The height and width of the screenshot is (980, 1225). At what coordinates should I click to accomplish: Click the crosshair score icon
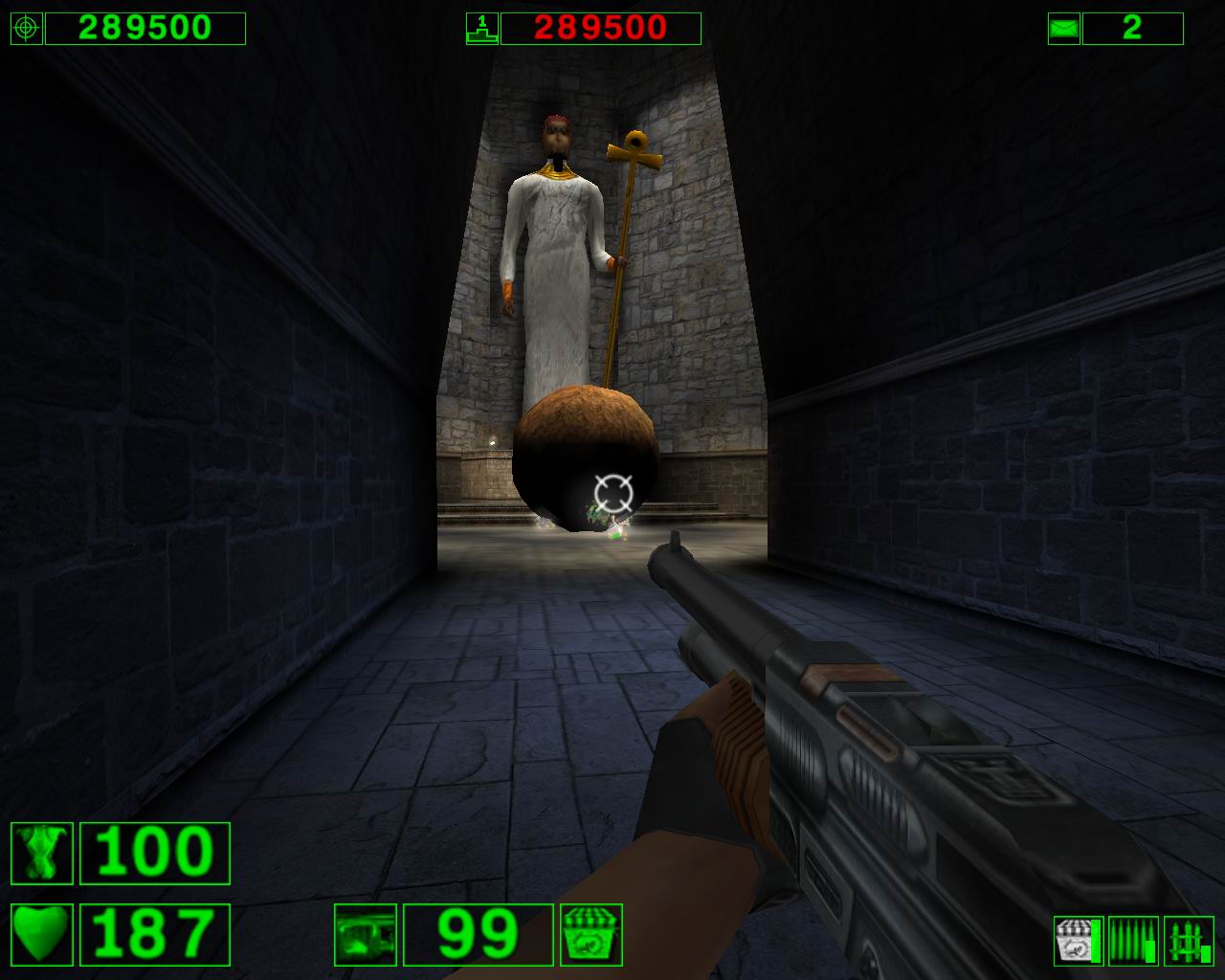pyautogui.click(x=27, y=29)
